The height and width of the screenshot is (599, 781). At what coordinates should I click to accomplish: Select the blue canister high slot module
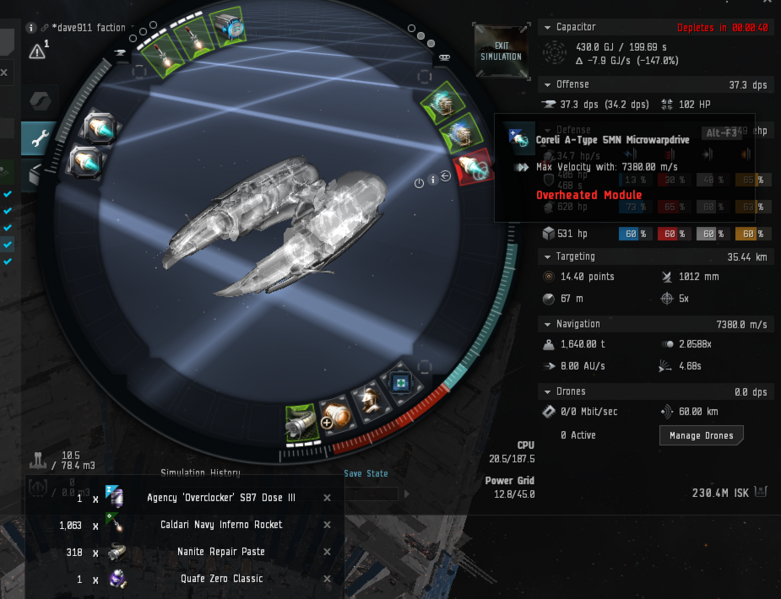(229, 26)
